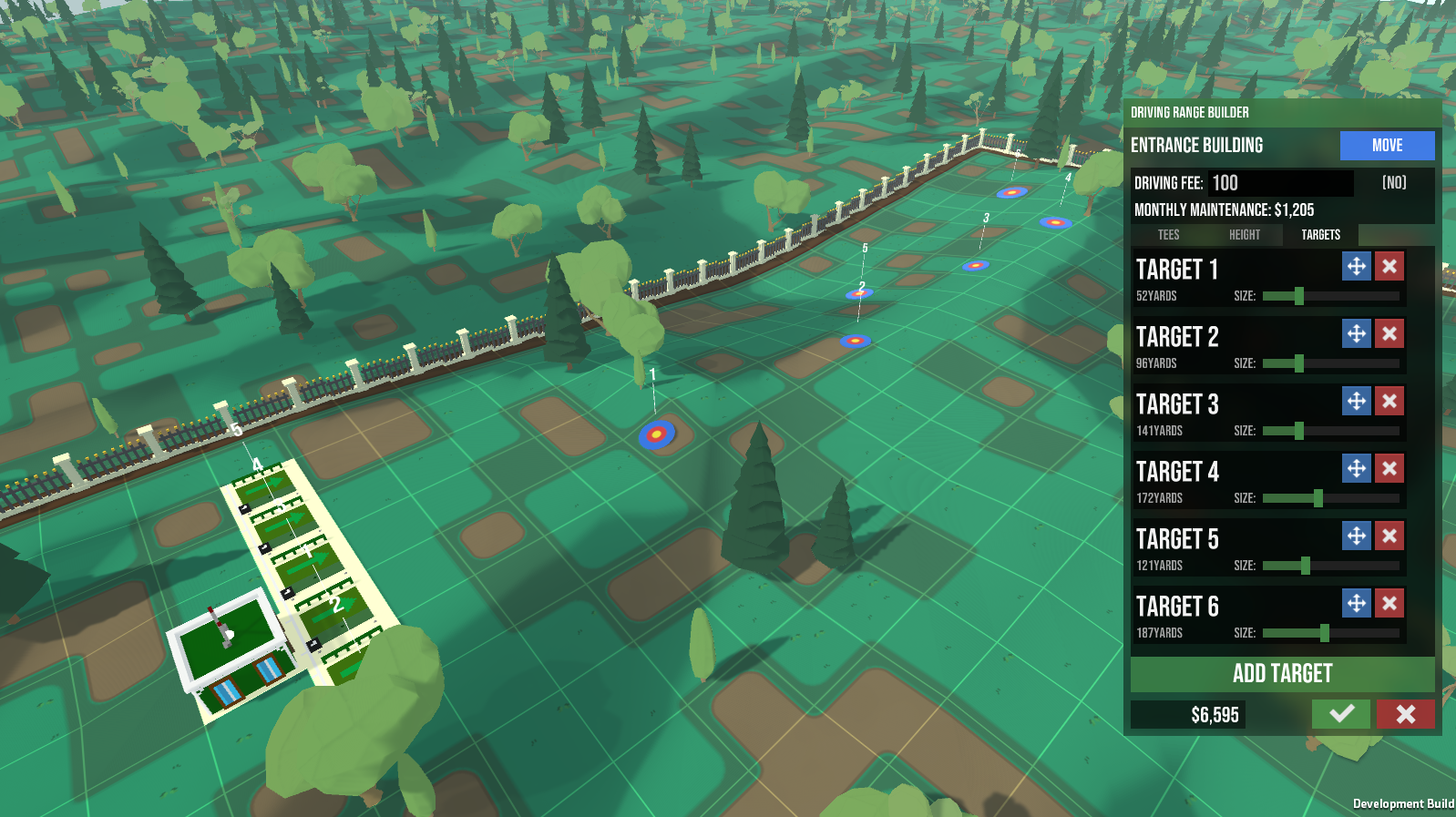The width and height of the screenshot is (1456, 817).
Task: Toggle the [NO] option beside driving fee
Action: point(1393,183)
